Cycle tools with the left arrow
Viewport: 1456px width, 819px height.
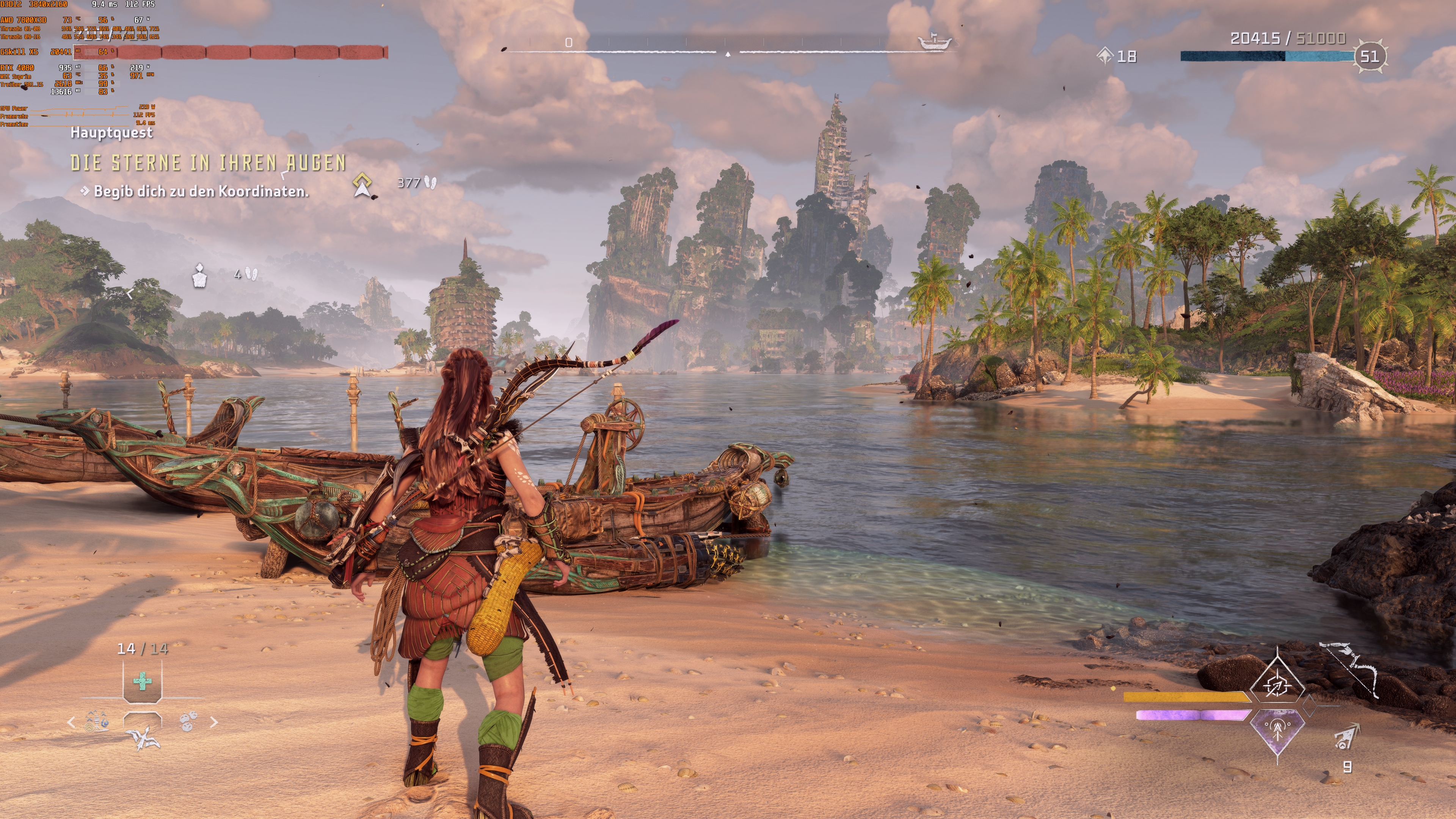pyautogui.click(x=71, y=722)
